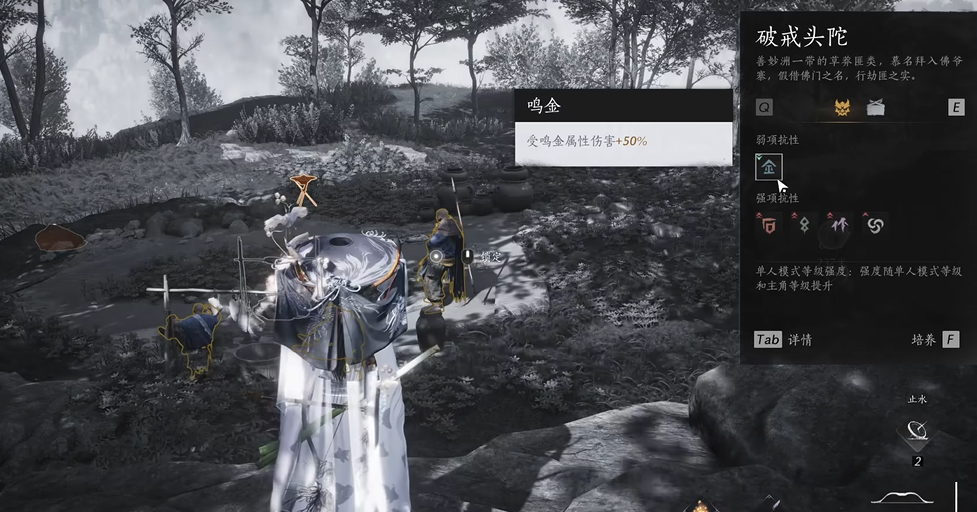Switch to the grey drum tab

pyautogui.click(x=875, y=108)
